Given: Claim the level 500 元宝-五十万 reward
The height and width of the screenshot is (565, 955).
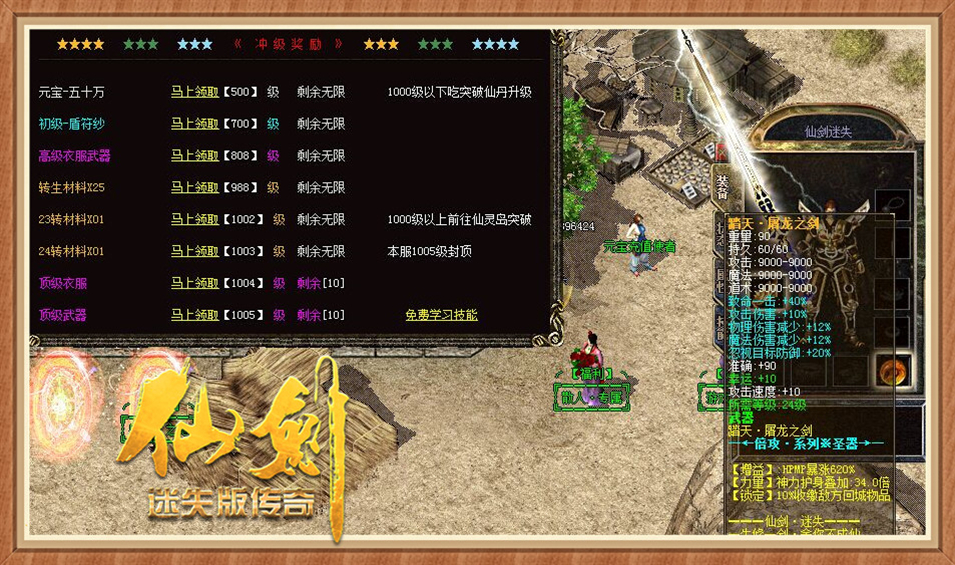Looking at the screenshot, I should (x=194, y=92).
